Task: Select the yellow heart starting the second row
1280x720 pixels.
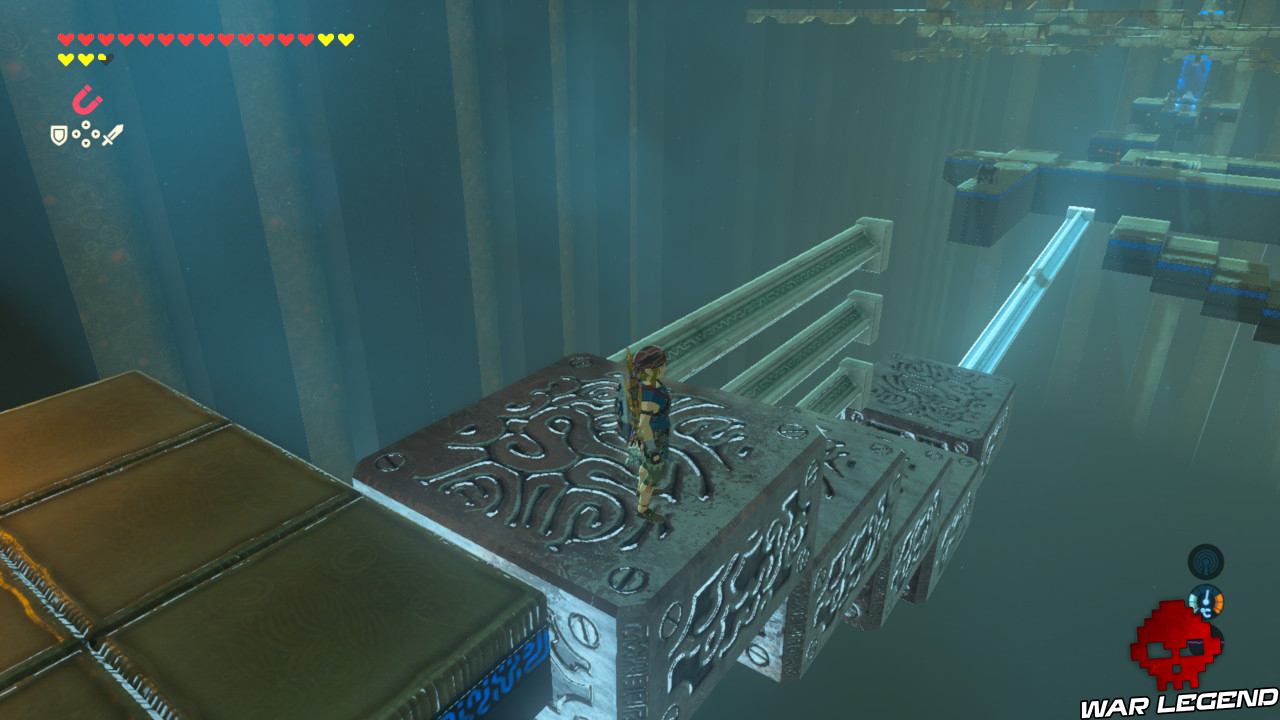Action: [x=66, y=59]
